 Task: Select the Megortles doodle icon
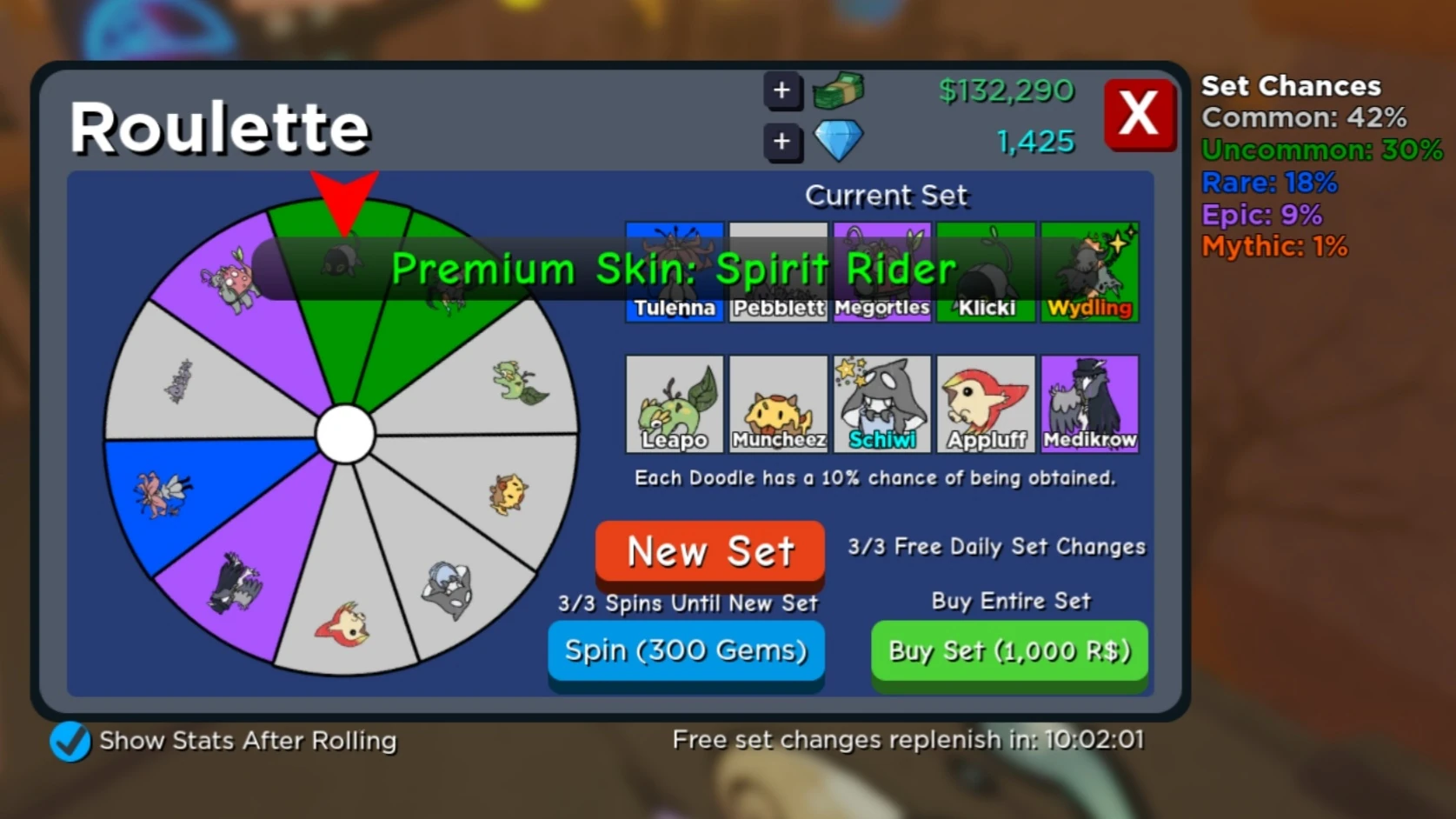click(882, 271)
